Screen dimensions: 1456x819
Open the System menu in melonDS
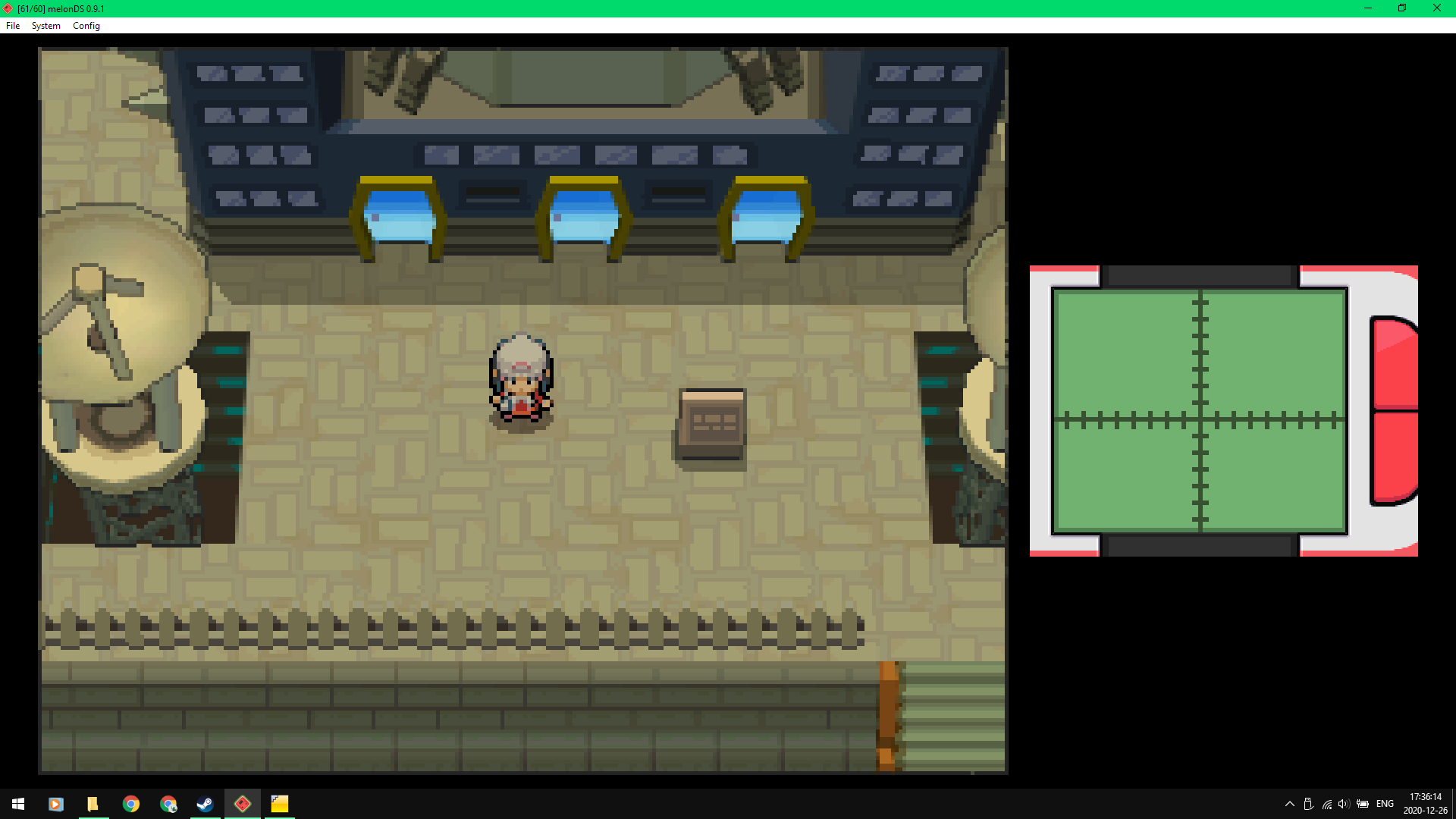[x=45, y=25]
